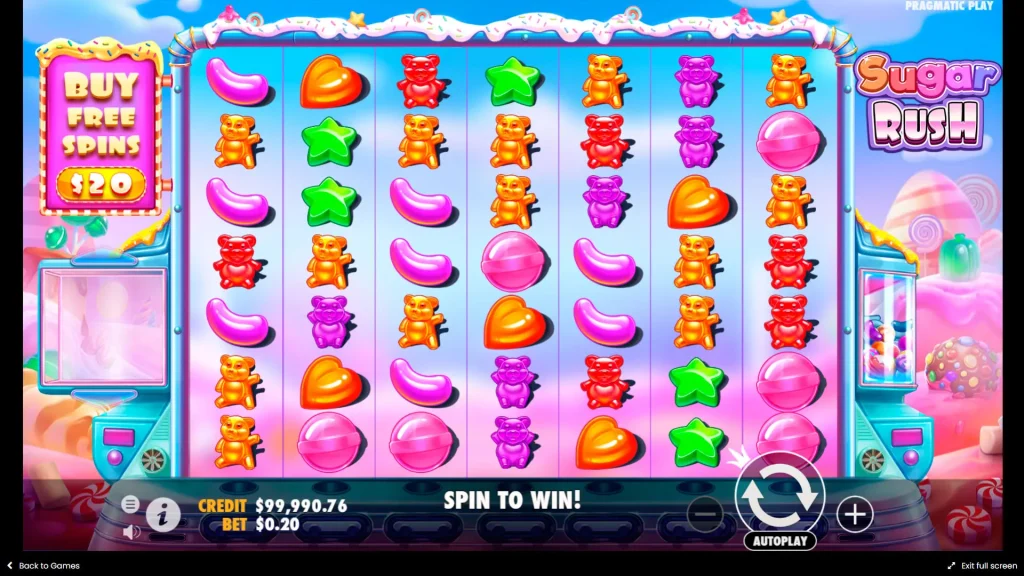Viewport: 1024px width, 576px height.
Task: Open the game info panel
Action: 163,515
